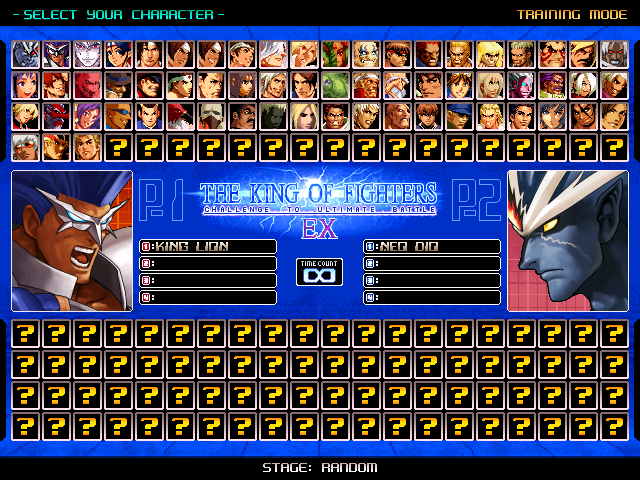The width and height of the screenshot is (640, 480).
Task: Select the purple-faced, green-haired fighter
Action: pos(522,86)
